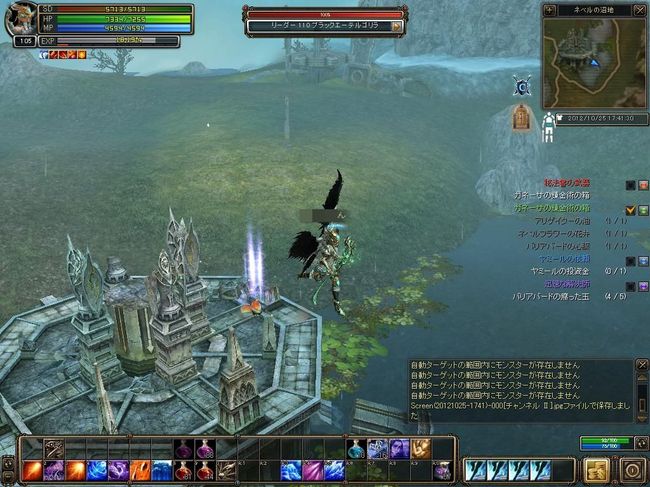This screenshot has width=650, height=487.
Task: Click the player character portrait
Action: [x=20, y=20]
